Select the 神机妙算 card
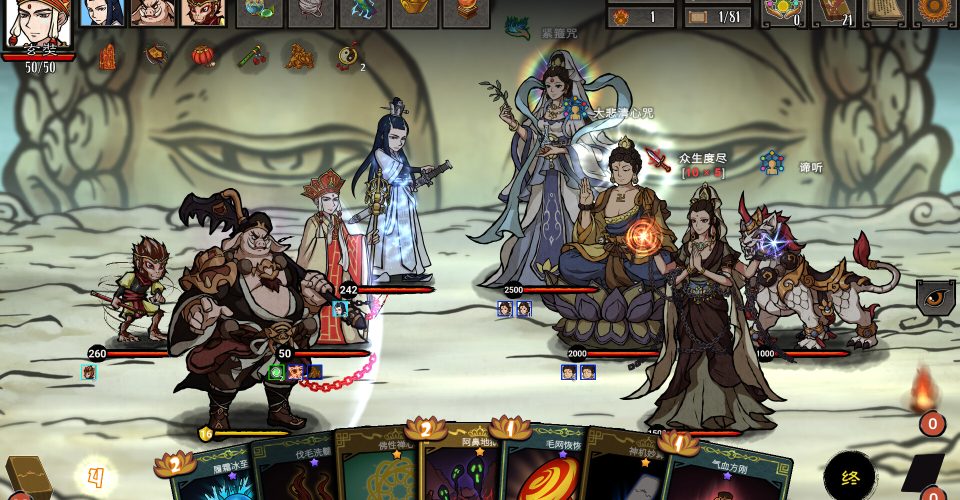The width and height of the screenshot is (960, 500). [x=625, y=470]
